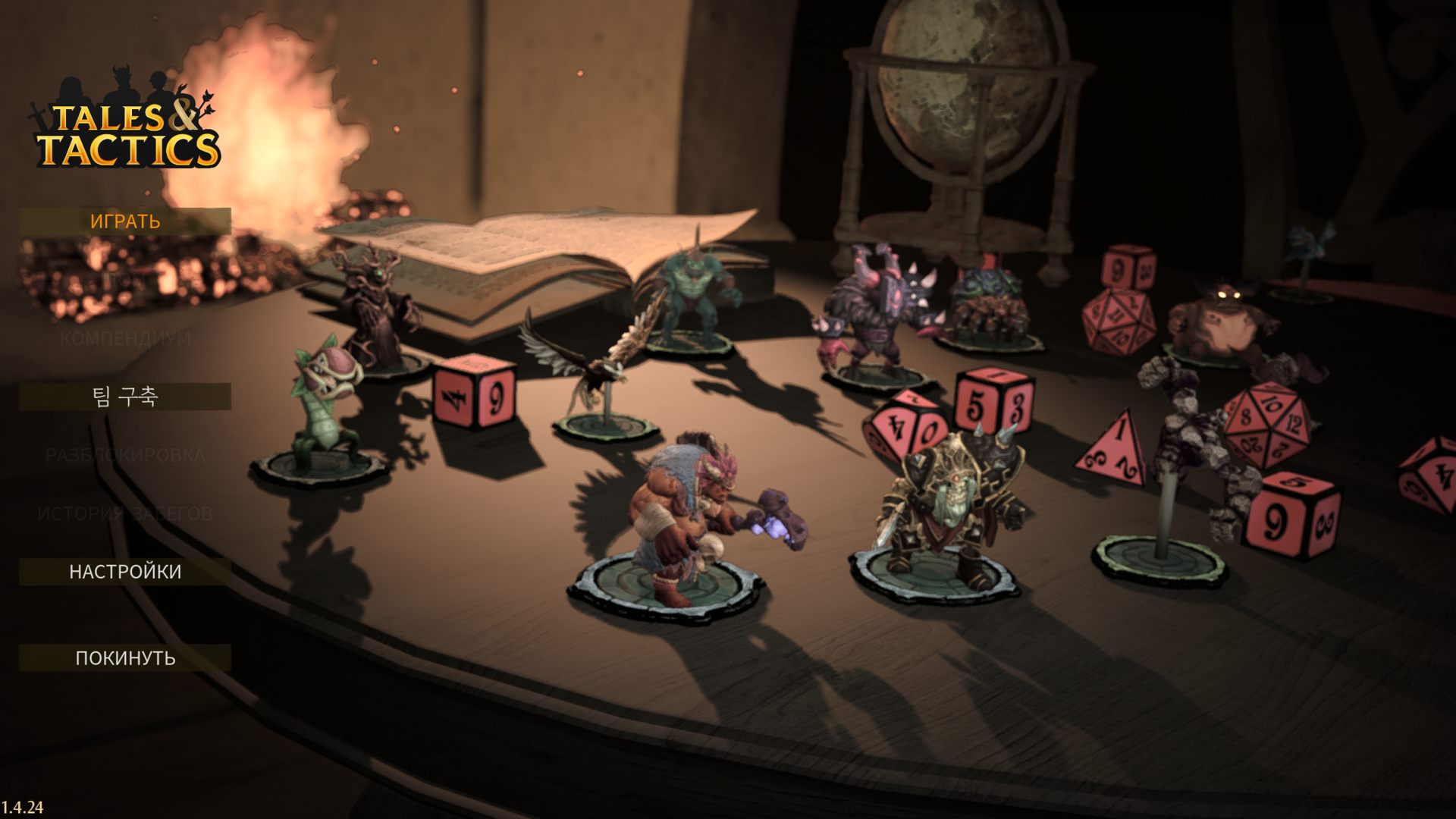Open НАСТРОЙКИ settings
The image size is (1456, 819).
tap(125, 572)
